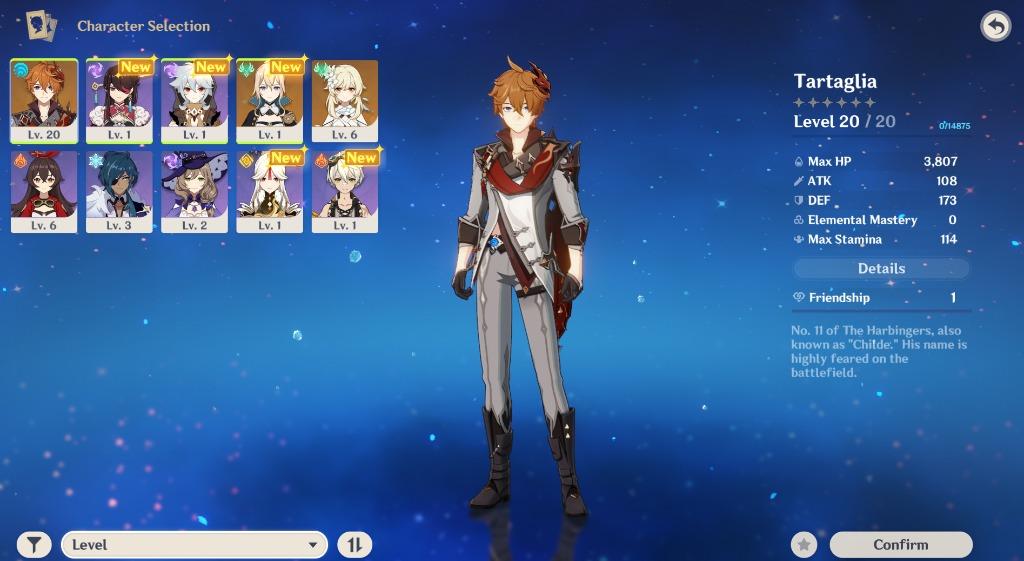Select Kaeya's Lv. 3 character card
Viewport: 1024px width, 561px height.
pyautogui.click(x=119, y=191)
